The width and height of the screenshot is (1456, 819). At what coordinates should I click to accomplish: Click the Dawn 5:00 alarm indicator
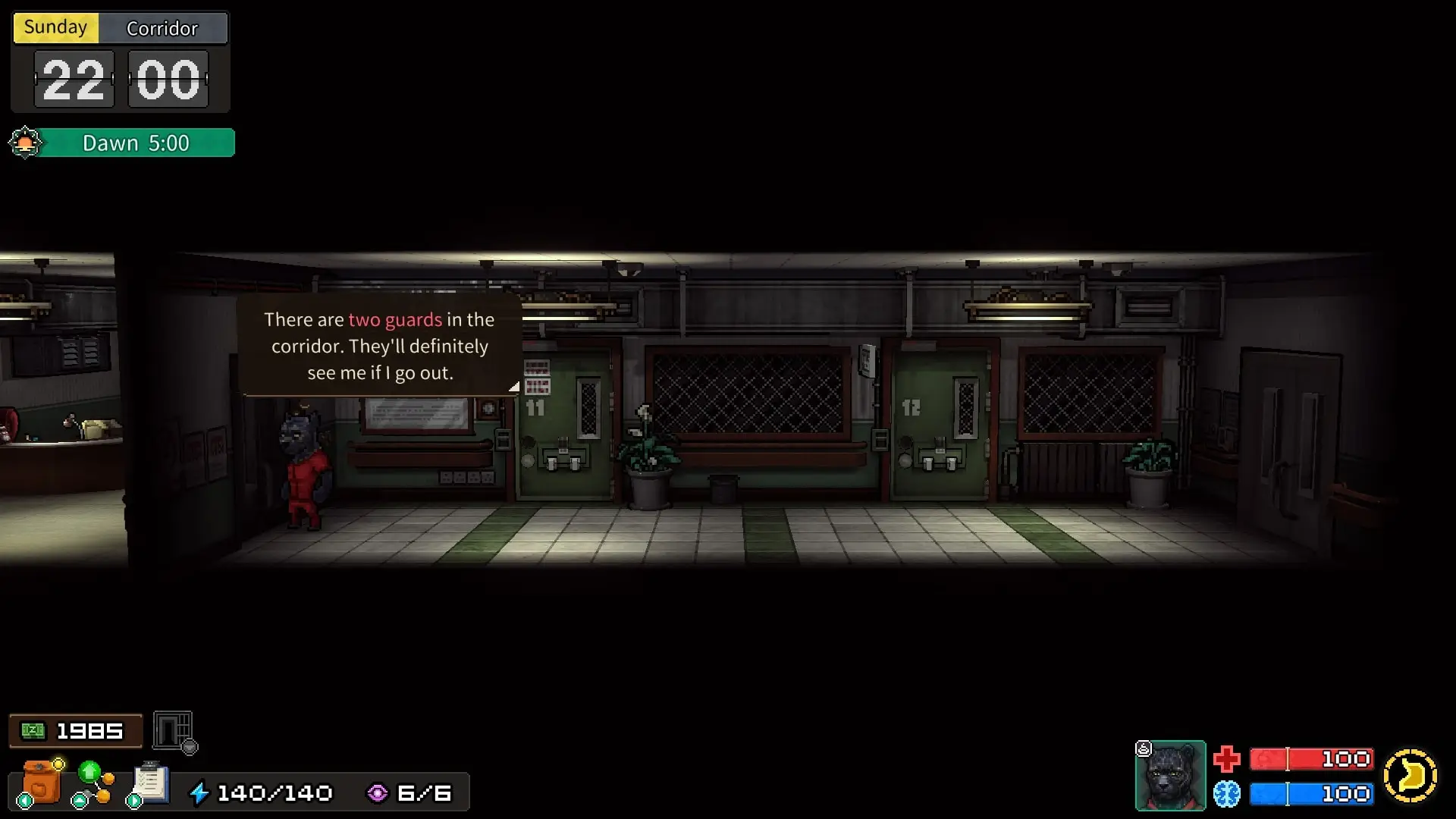pyautogui.click(x=123, y=143)
